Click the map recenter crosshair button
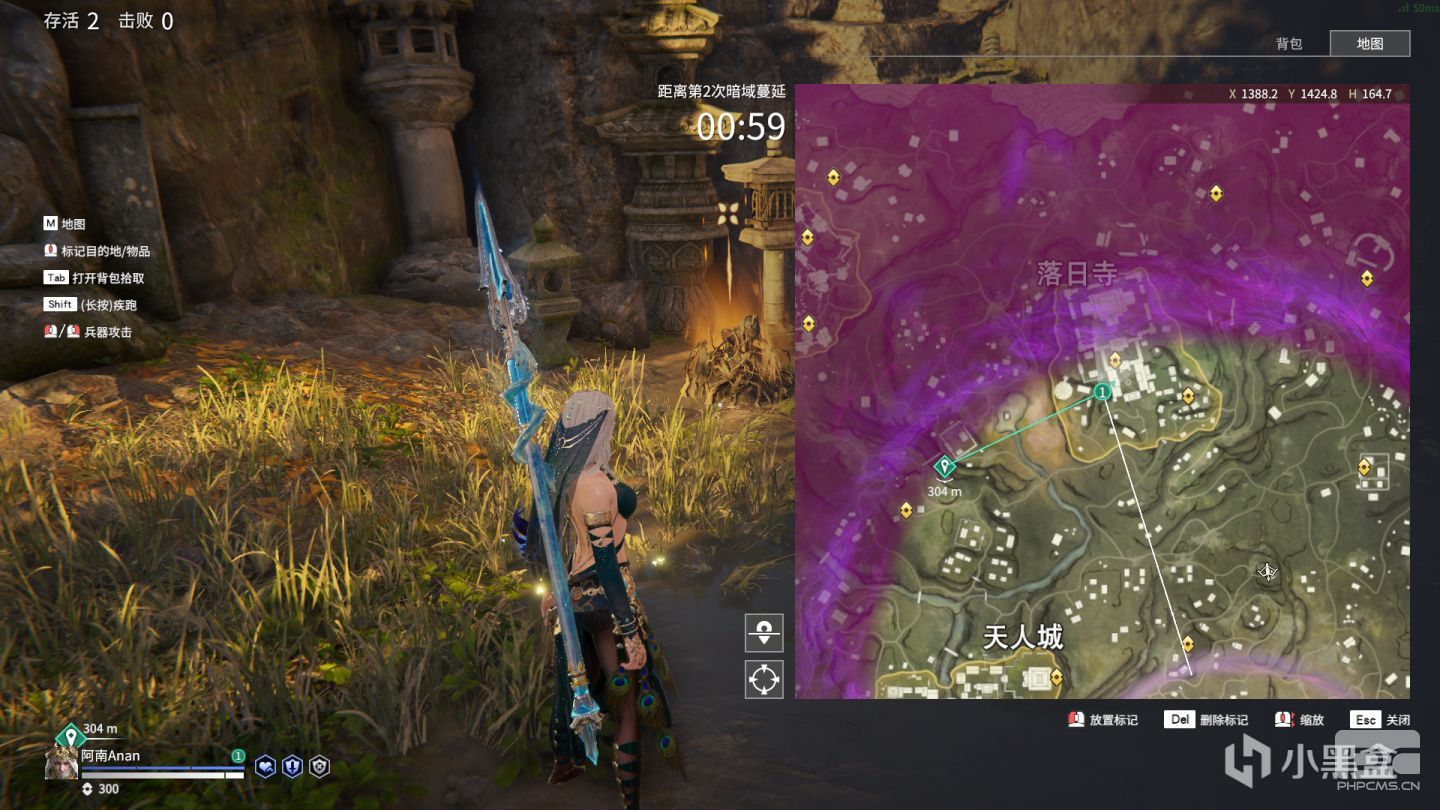Image resolution: width=1440 pixels, height=810 pixels. coord(764,679)
